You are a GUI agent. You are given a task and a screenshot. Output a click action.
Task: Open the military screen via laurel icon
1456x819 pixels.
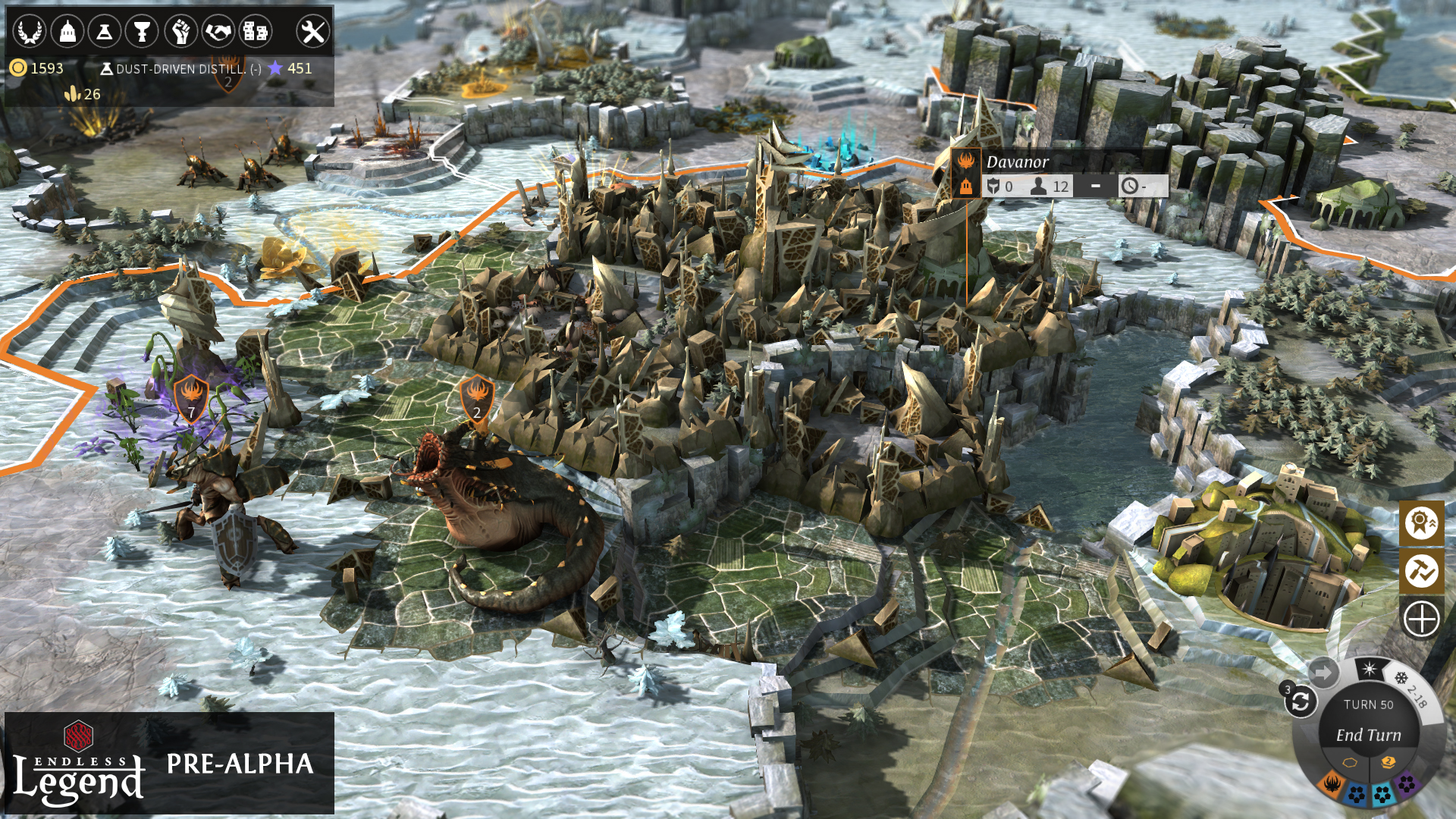pyautogui.click(x=29, y=30)
